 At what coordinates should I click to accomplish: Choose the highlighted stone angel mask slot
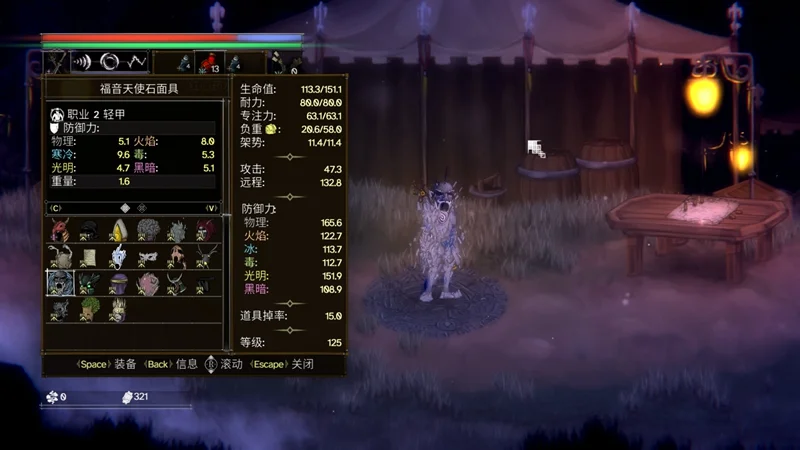[x=60, y=283]
